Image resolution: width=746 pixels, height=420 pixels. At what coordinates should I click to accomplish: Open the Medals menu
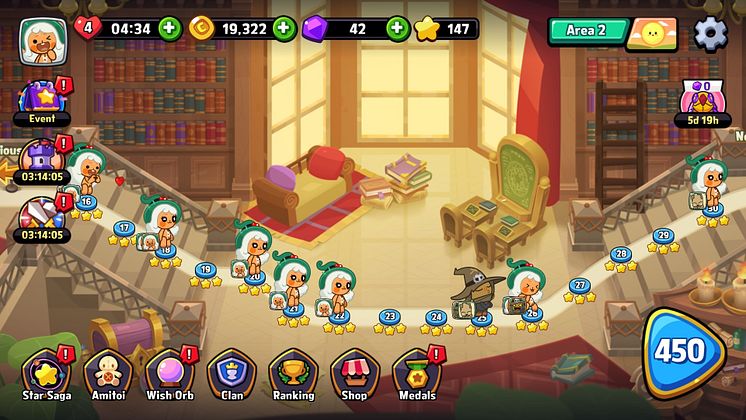pos(417,374)
